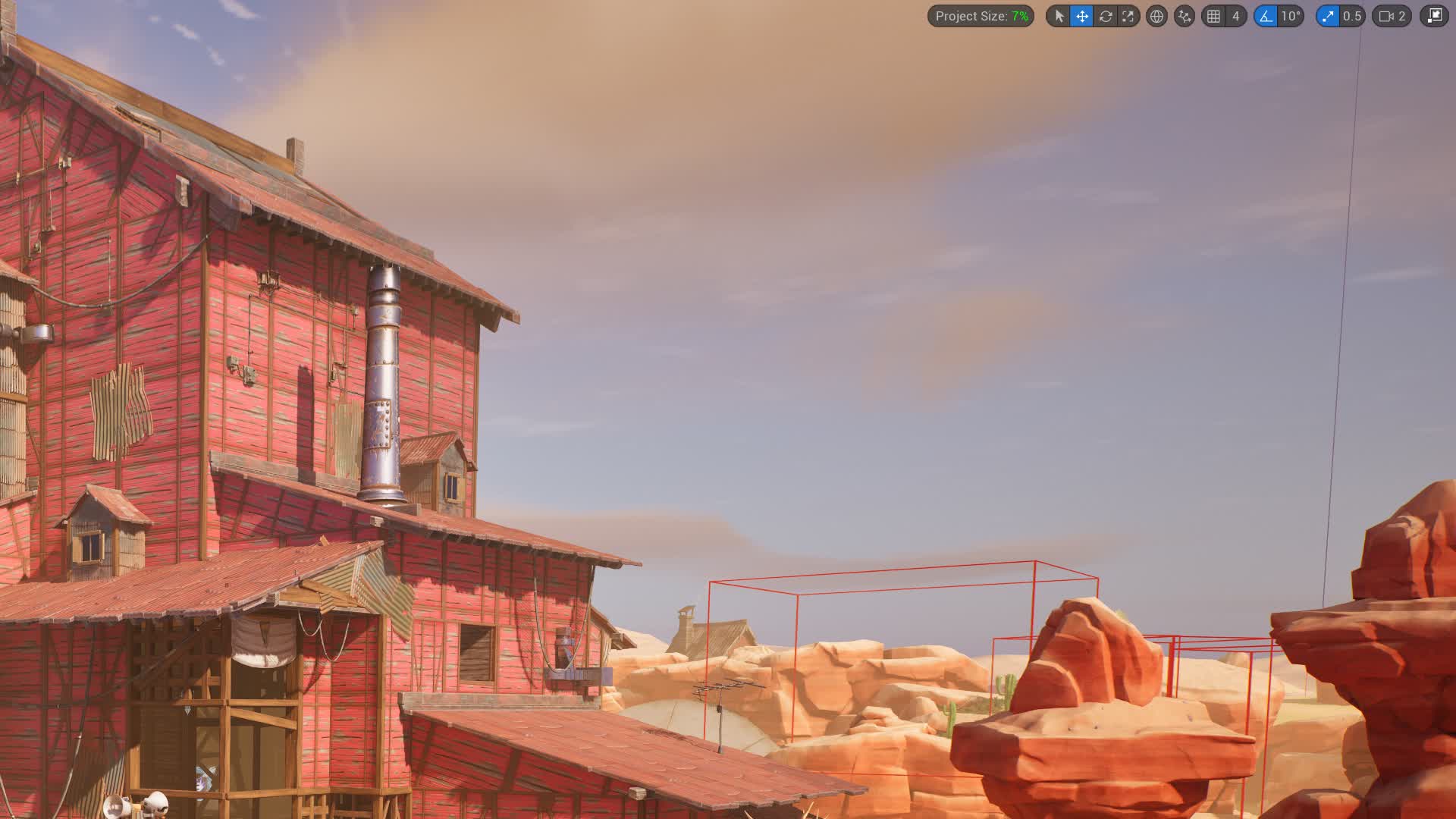The width and height of the screenshot is (1456, 819).
Task: Click the world space globe icon
Action: [1157, 16]
